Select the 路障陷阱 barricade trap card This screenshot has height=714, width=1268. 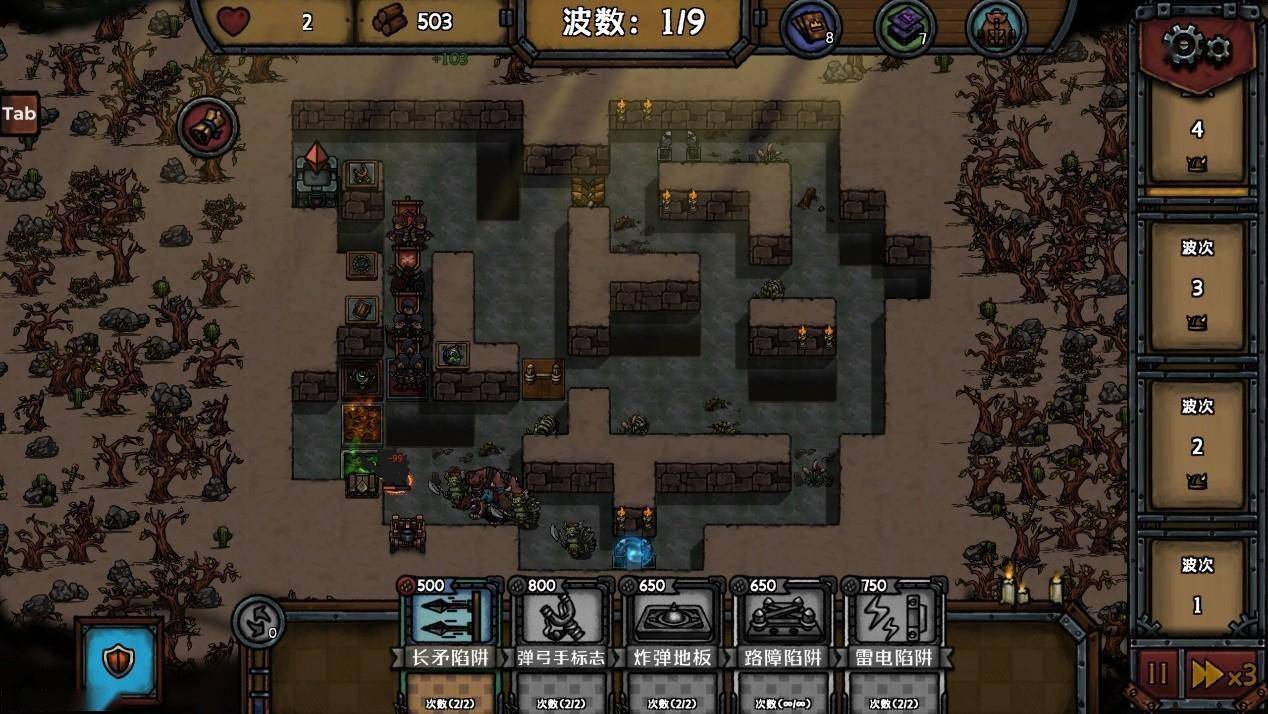783,623
